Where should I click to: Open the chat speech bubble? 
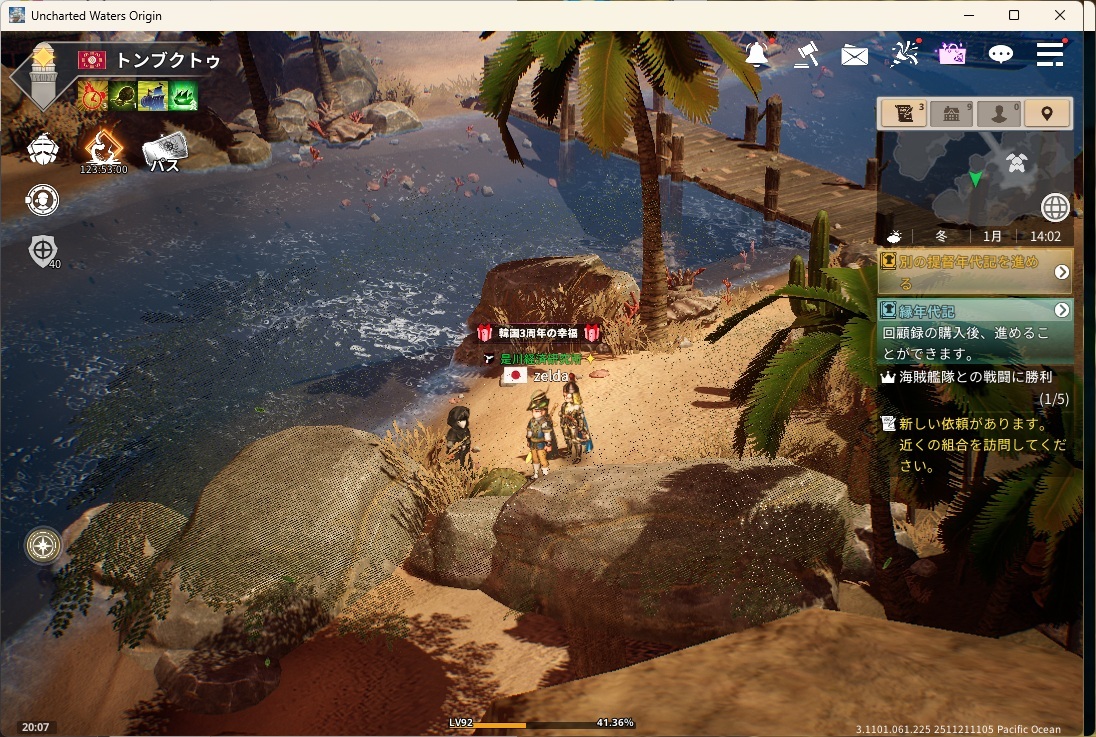[1001, 55]
